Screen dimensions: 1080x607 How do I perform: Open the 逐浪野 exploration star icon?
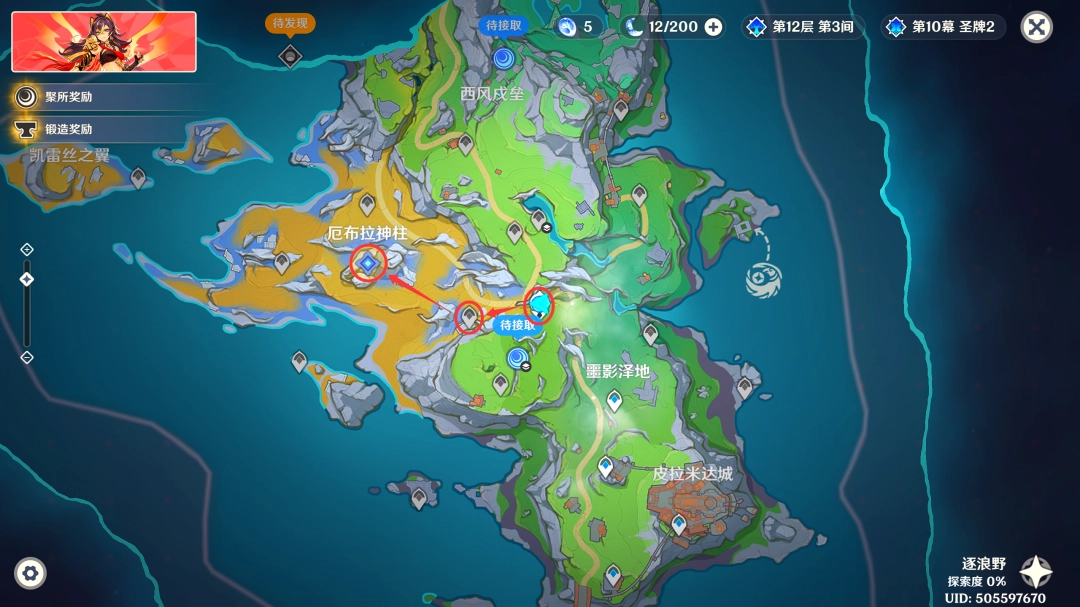(1035, 572)
